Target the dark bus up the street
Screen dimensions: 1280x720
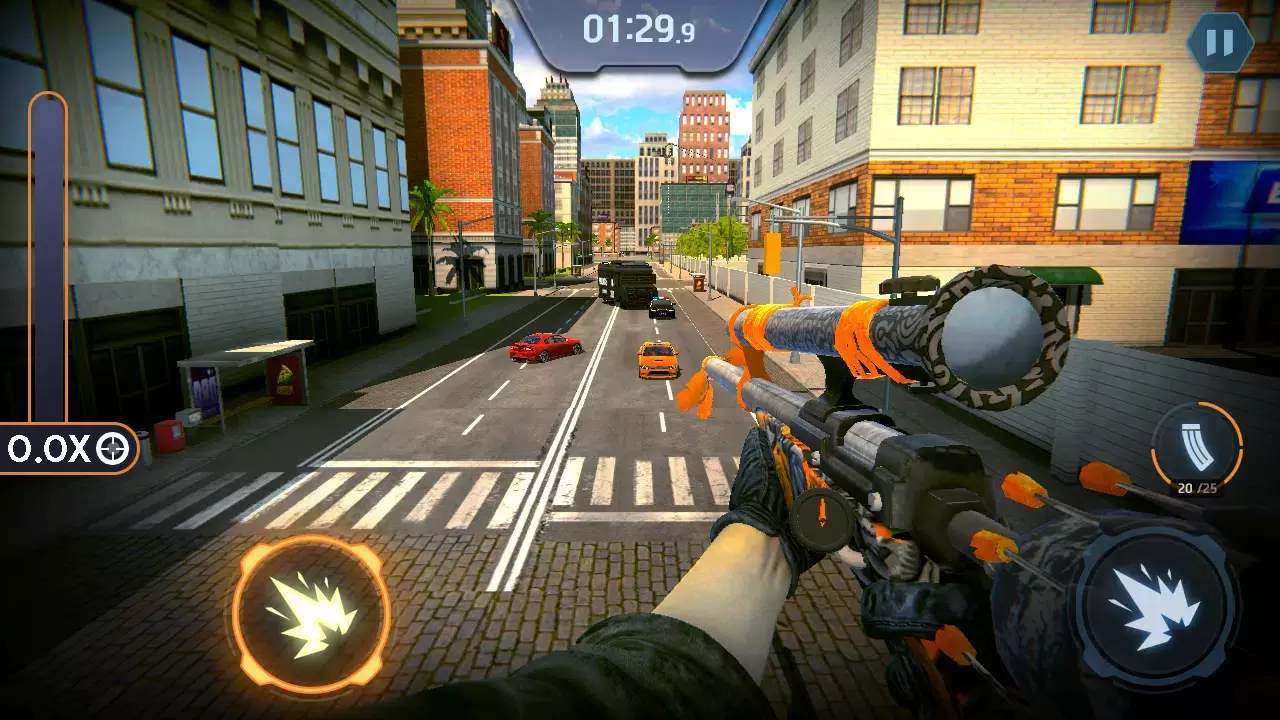[628, 285]
